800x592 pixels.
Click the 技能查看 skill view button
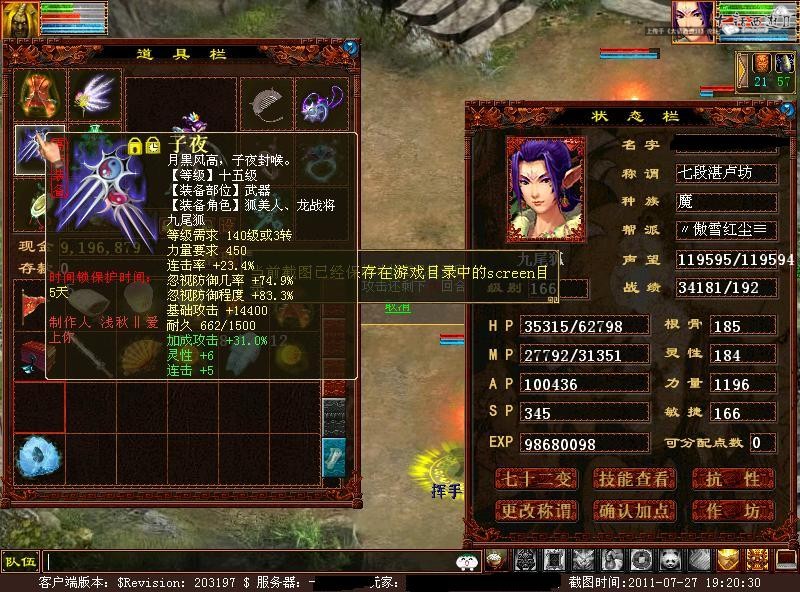[633, 479]
